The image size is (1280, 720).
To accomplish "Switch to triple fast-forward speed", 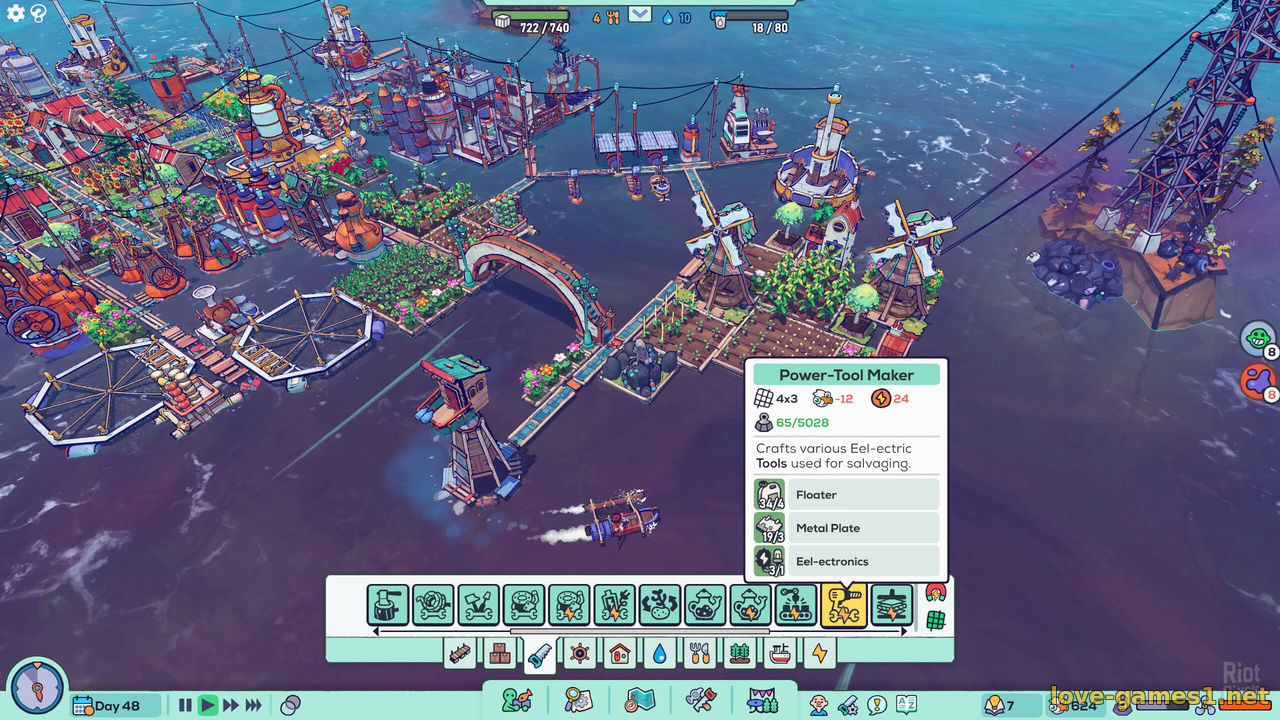I will point(254,705).
